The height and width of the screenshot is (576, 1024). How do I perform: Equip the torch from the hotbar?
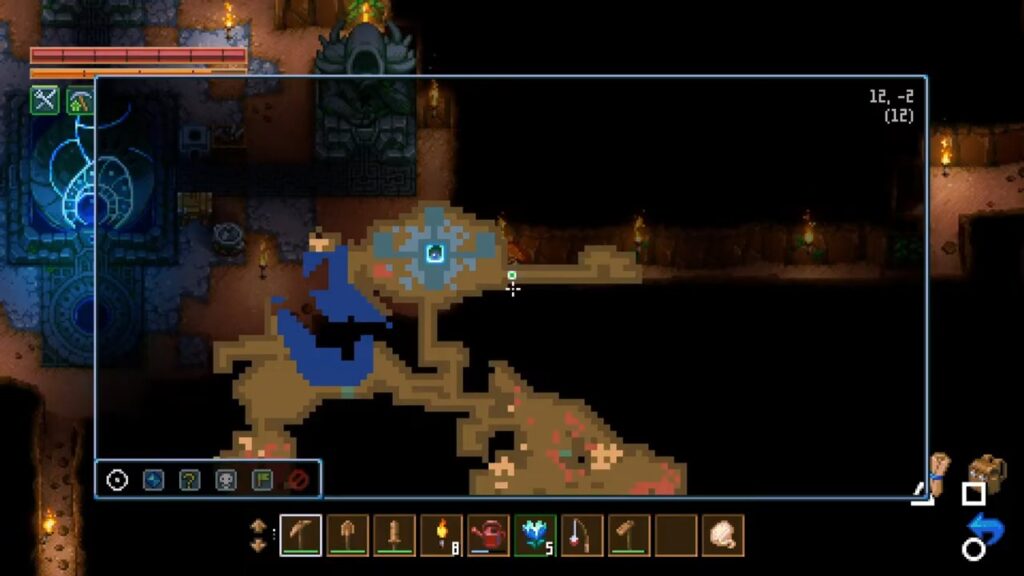[441, 535]
